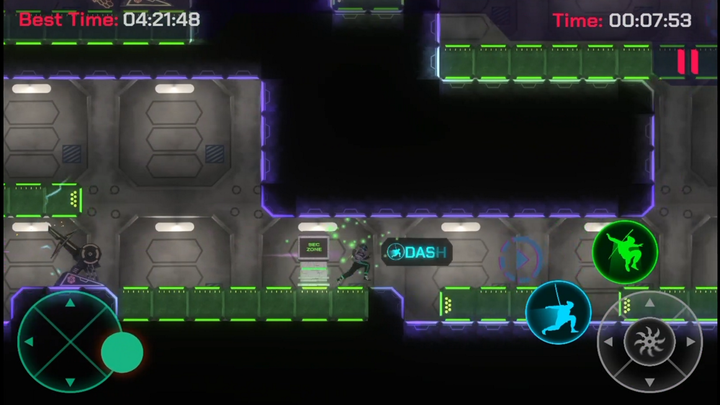Tap the movement pad's up arrow

pos(68,301)
